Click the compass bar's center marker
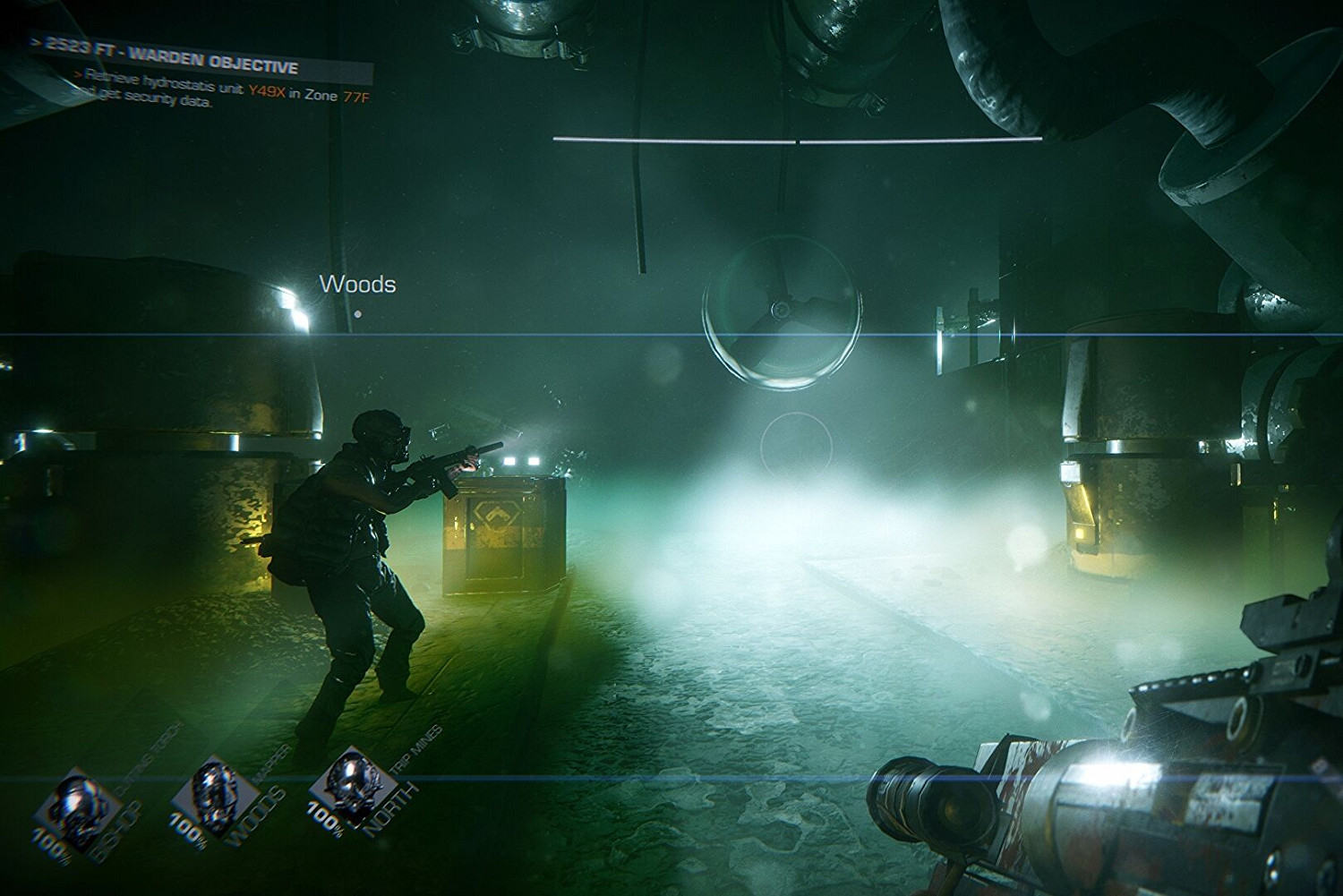Image resolution: width=1343 pixels, height=896 pixels. 797,140
